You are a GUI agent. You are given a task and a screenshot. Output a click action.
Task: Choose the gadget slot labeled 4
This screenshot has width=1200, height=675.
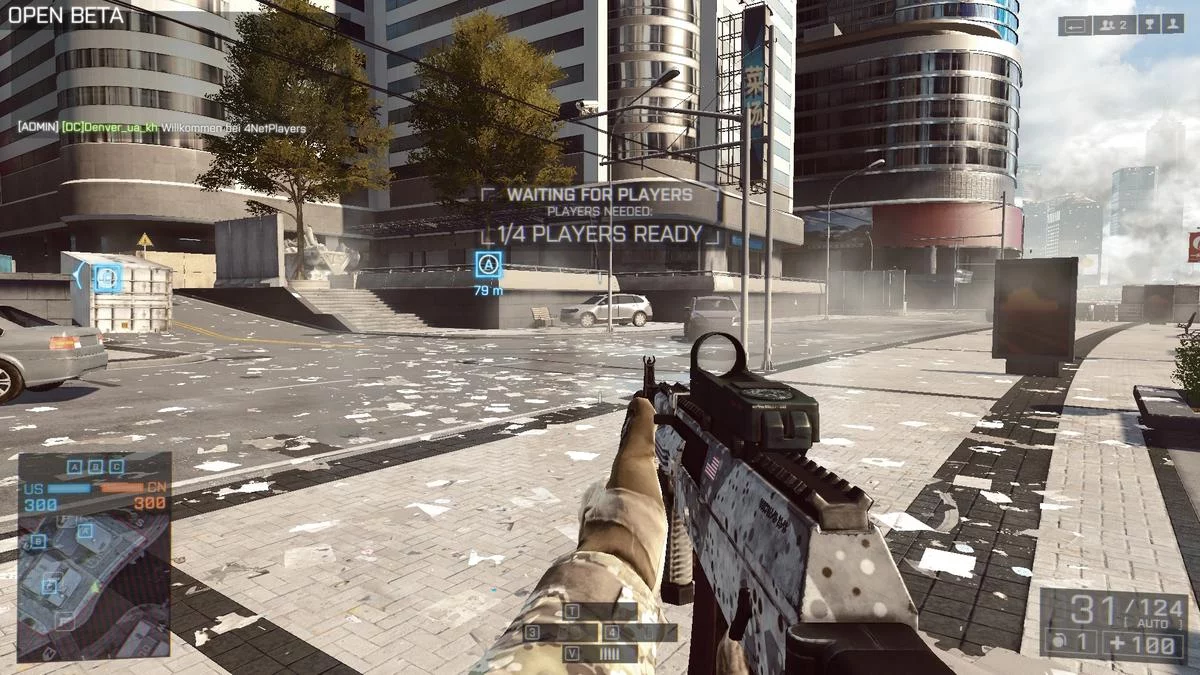pyautogui.click(x=639, y=632)
